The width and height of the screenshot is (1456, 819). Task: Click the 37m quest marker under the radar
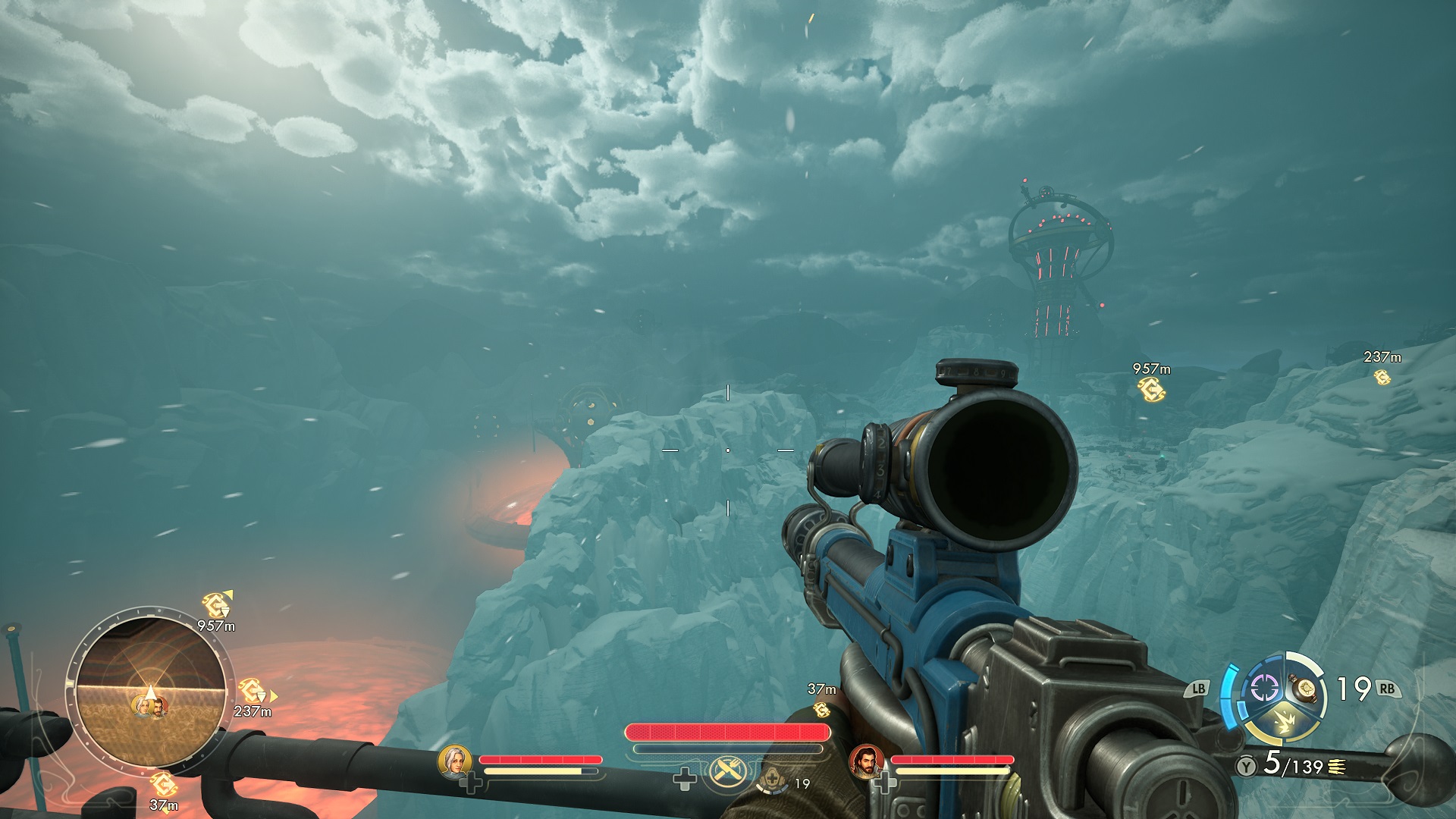162,784
